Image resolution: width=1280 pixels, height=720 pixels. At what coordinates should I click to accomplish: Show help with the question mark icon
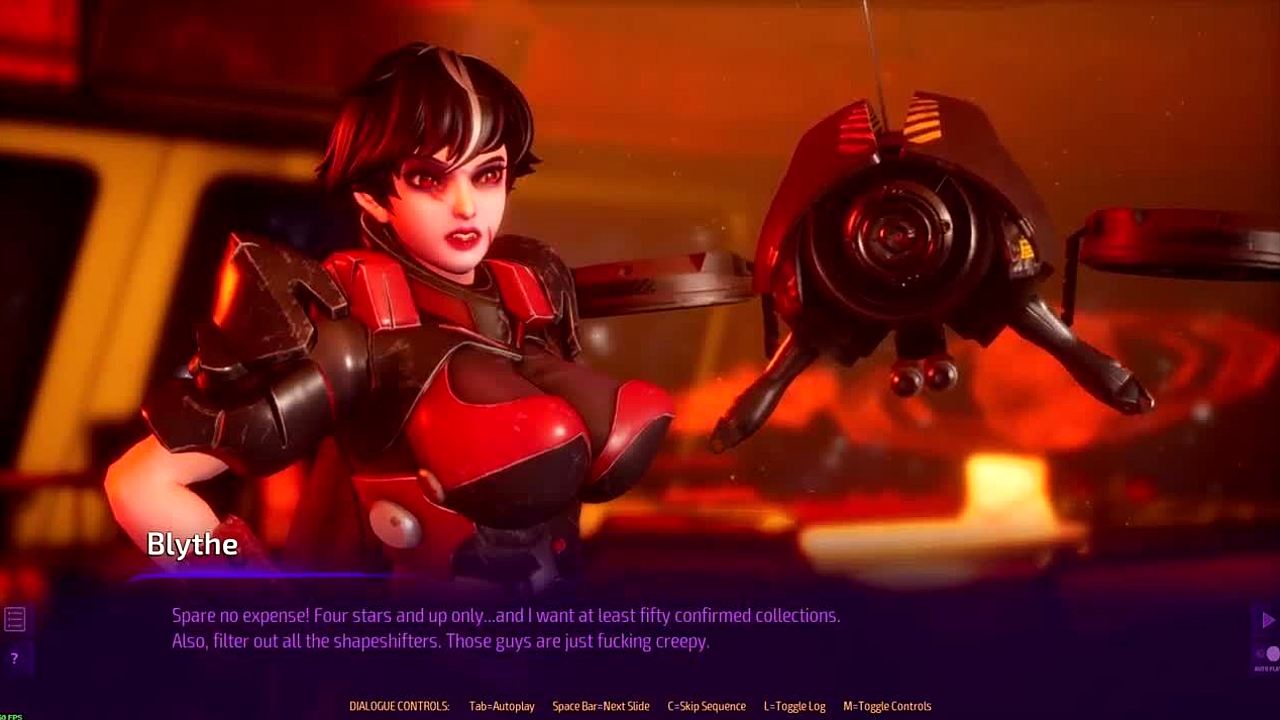click(14, 658)
